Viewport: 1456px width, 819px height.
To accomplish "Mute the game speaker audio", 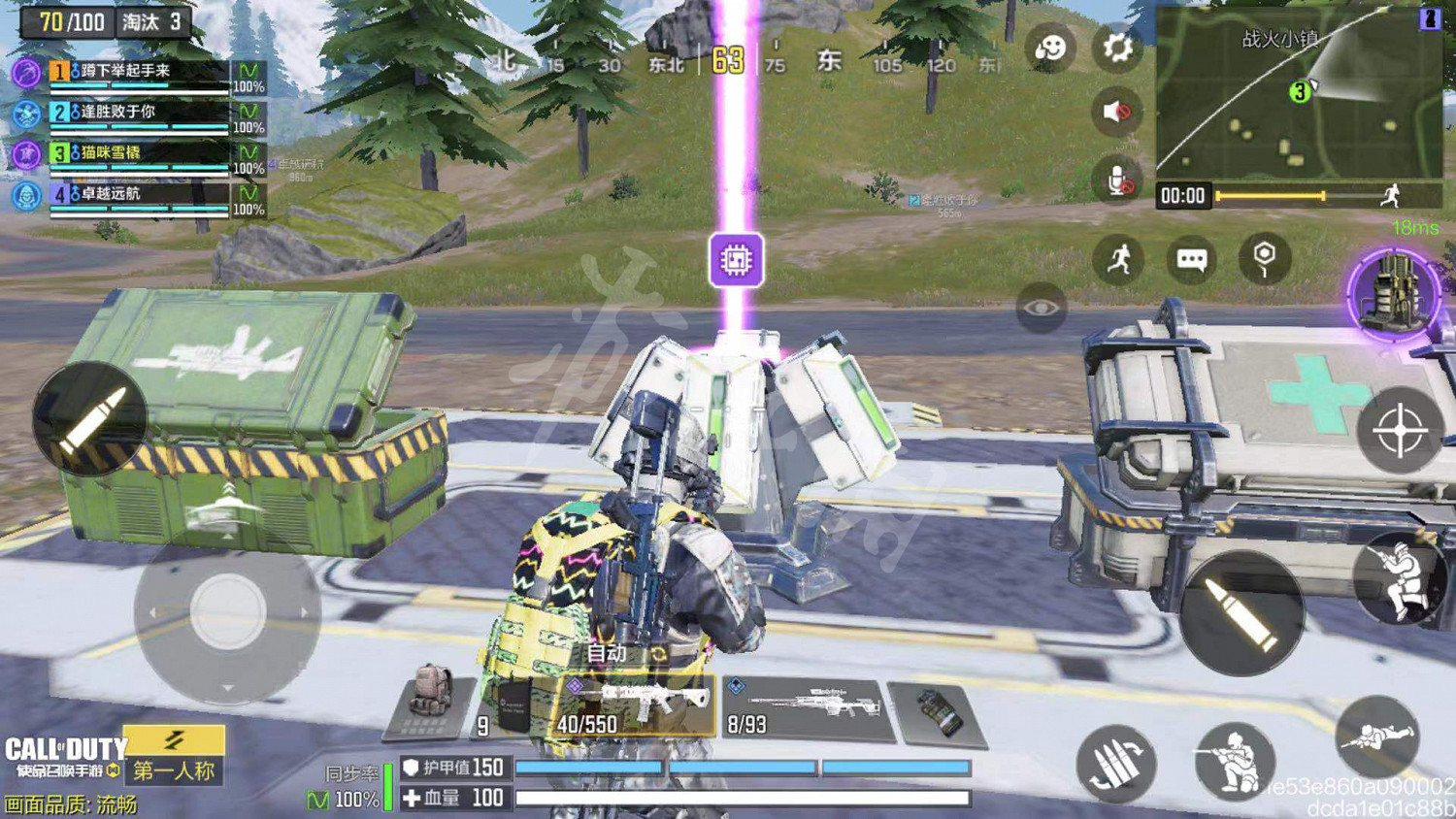I will pyautogui.click(x=1117, y=112).
